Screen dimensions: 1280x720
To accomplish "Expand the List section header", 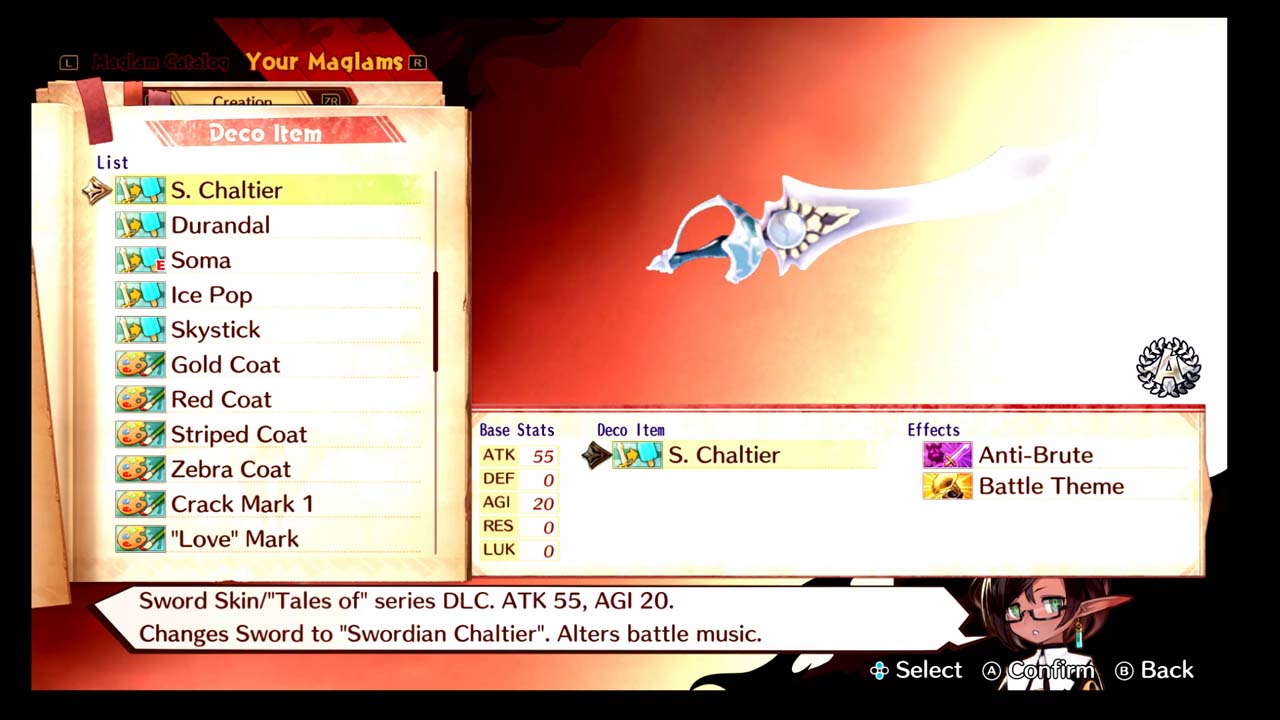I will click(112, 162).
